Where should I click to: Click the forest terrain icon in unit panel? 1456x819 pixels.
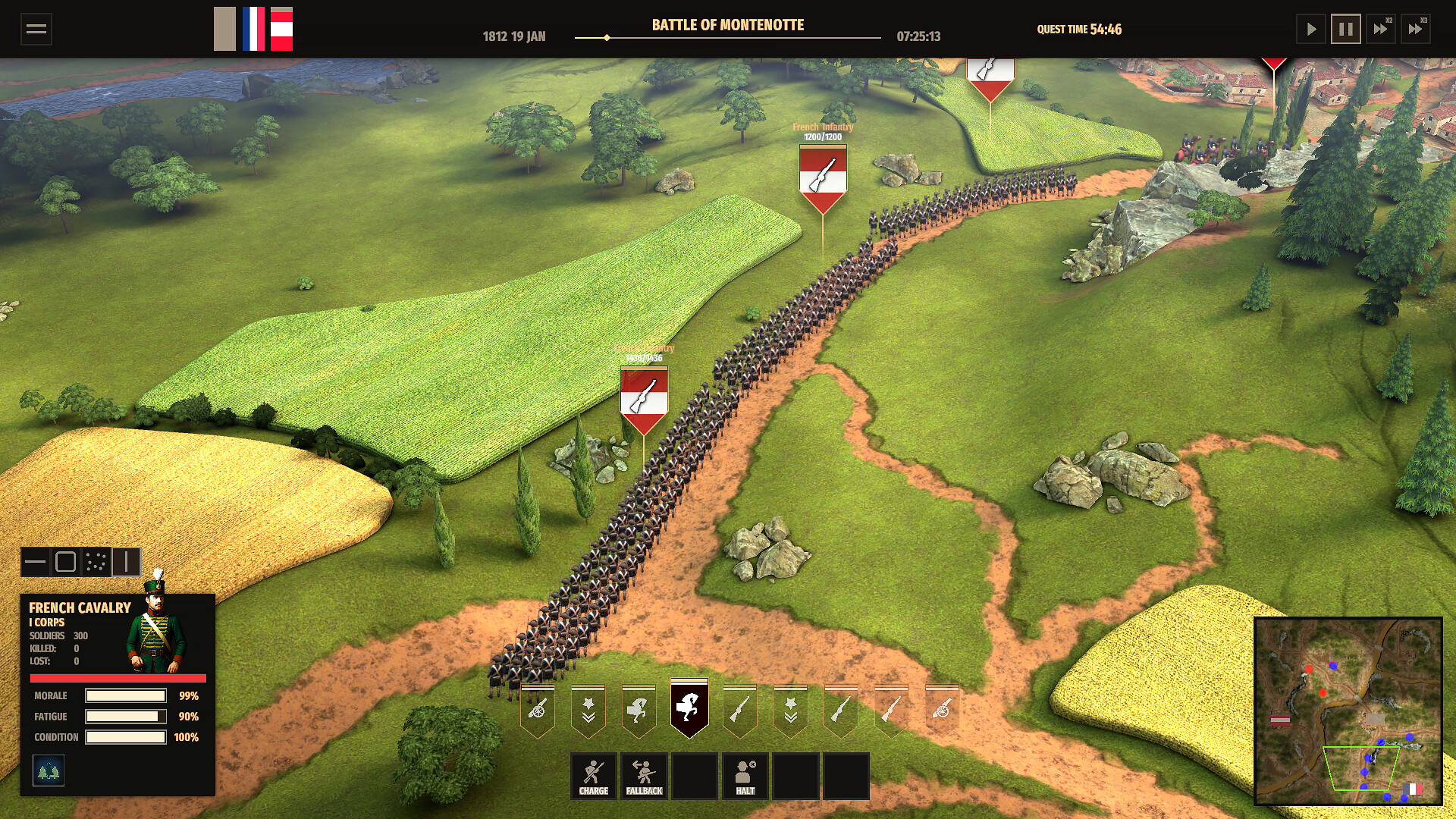click(x=49, y=771)
